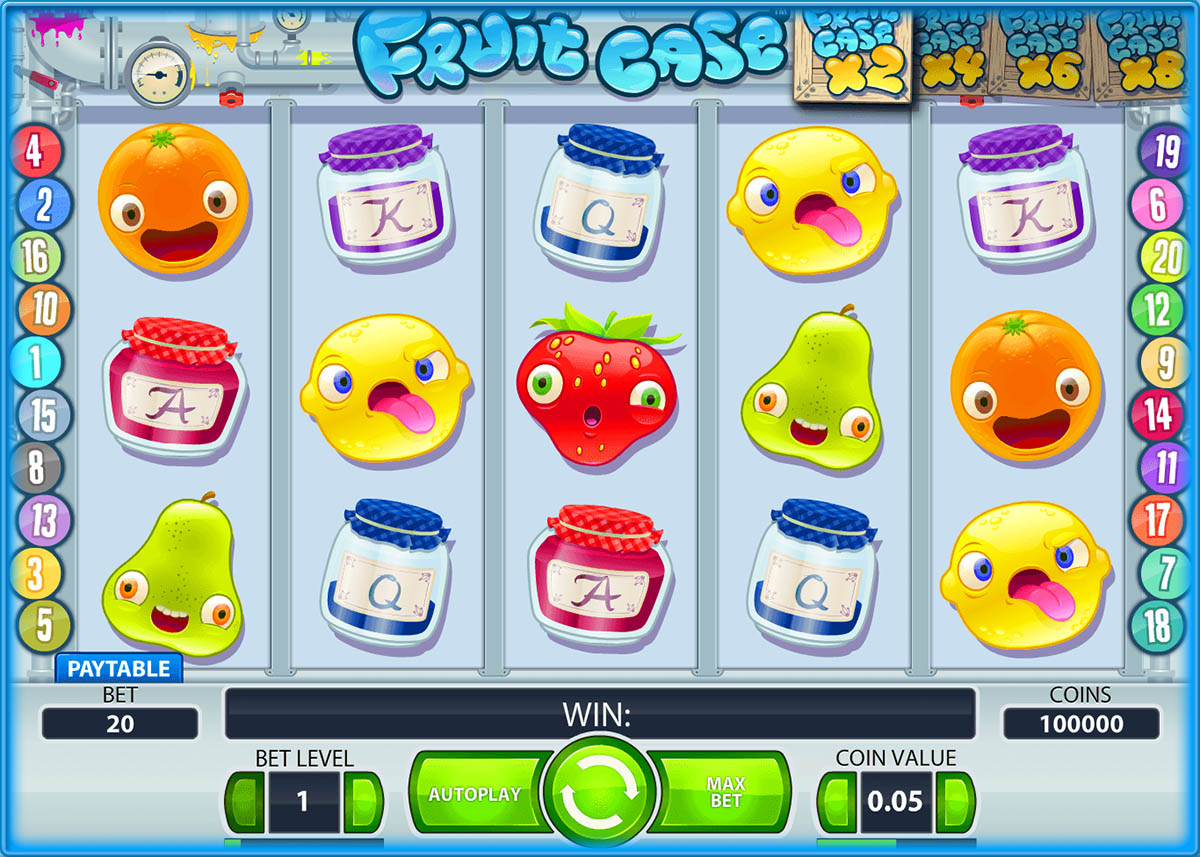Choose payline number 18 bubble

point(1157,627)
